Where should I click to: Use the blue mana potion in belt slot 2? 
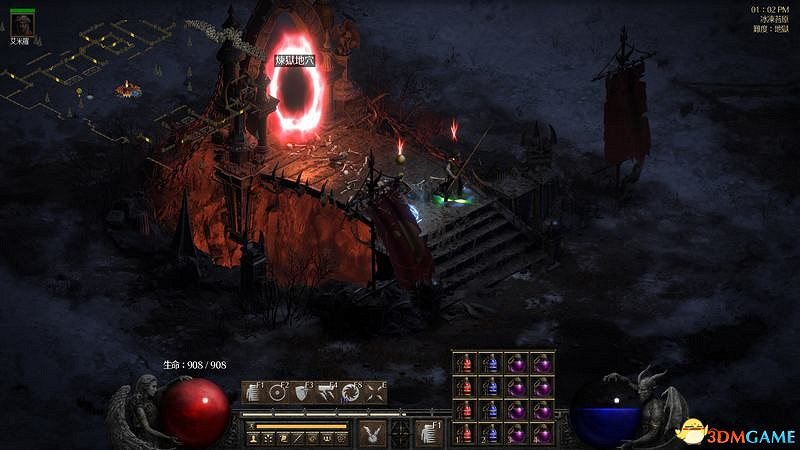[491, 432]
